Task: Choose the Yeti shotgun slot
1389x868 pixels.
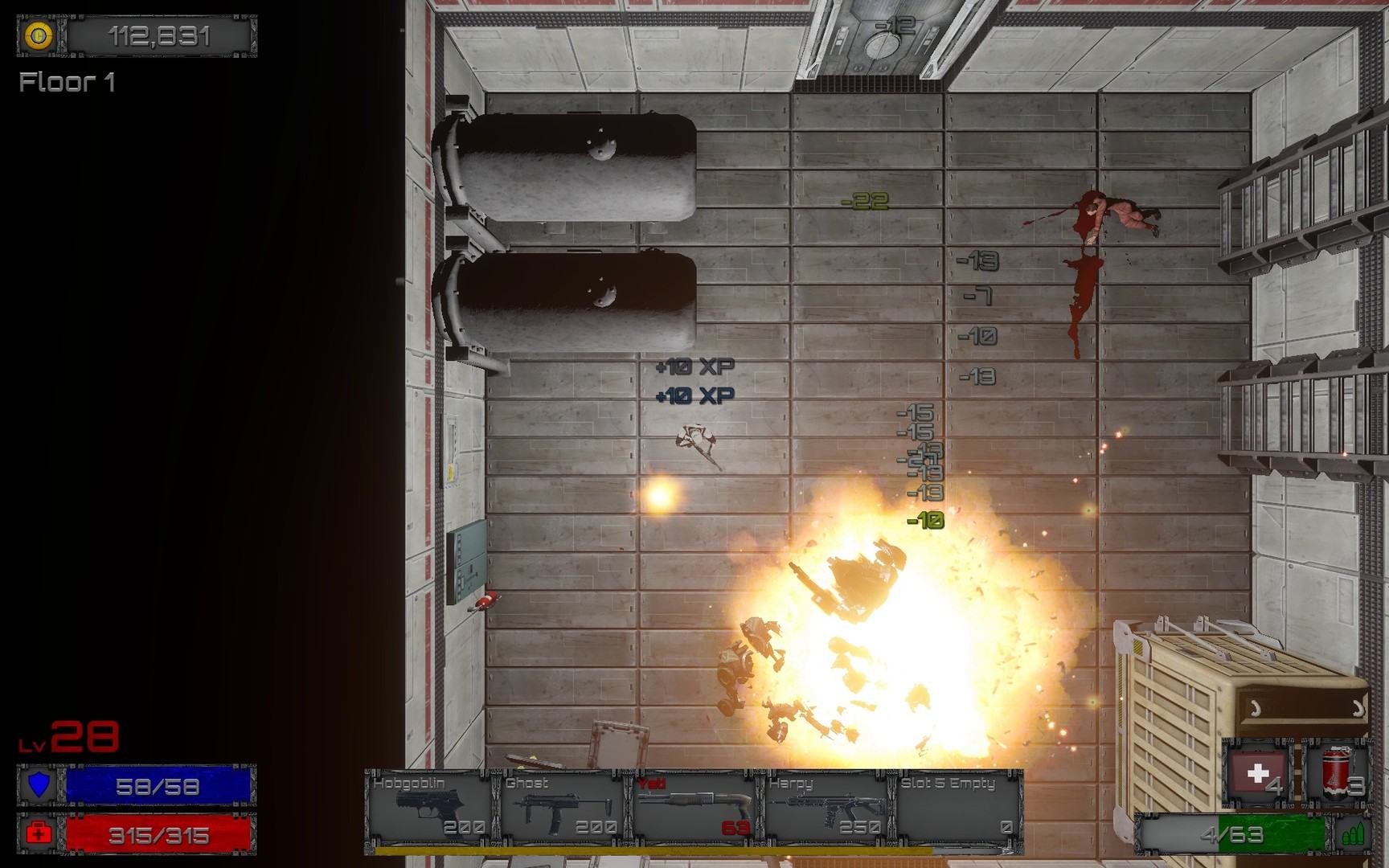Action: coord(694,806)
